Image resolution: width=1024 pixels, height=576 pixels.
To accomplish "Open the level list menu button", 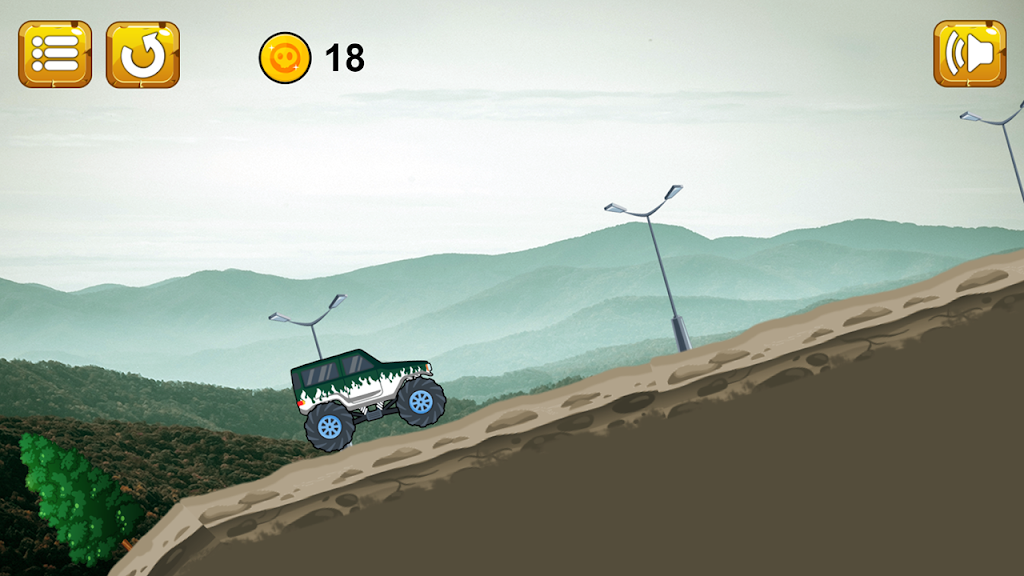I will (x=55, y=54).
